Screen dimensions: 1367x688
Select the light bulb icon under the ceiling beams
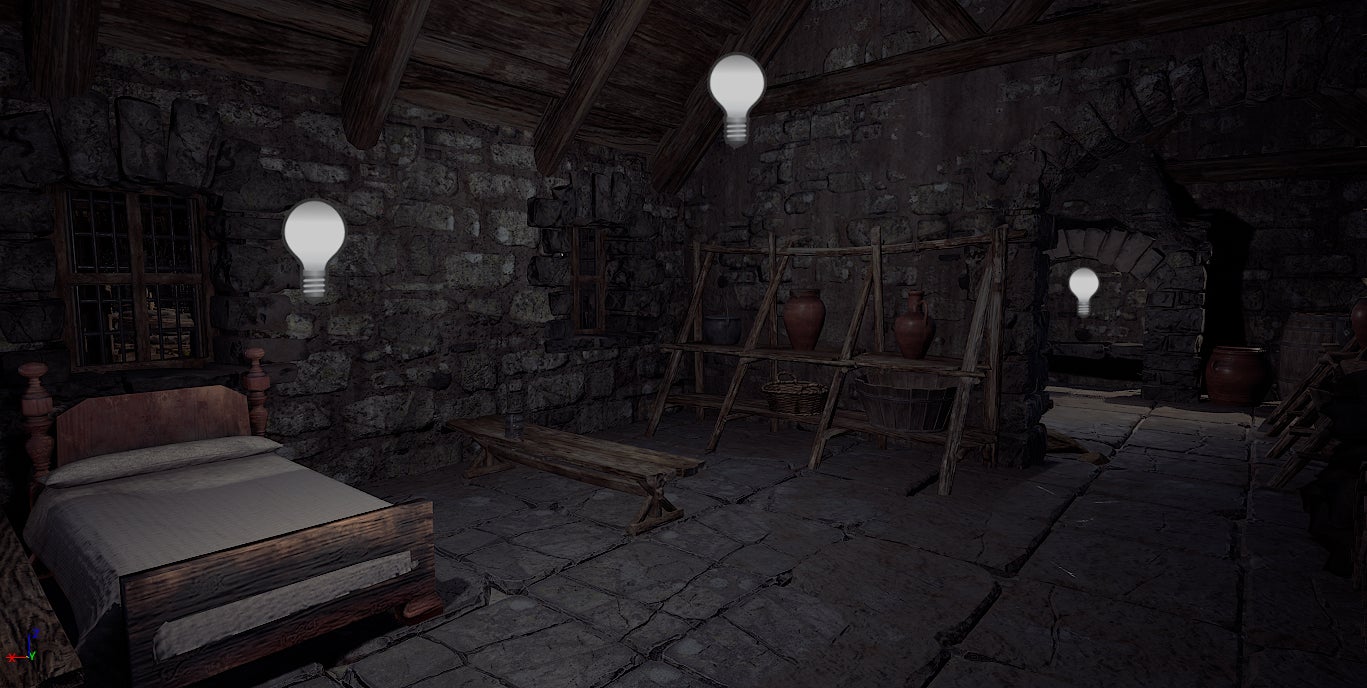736,97
